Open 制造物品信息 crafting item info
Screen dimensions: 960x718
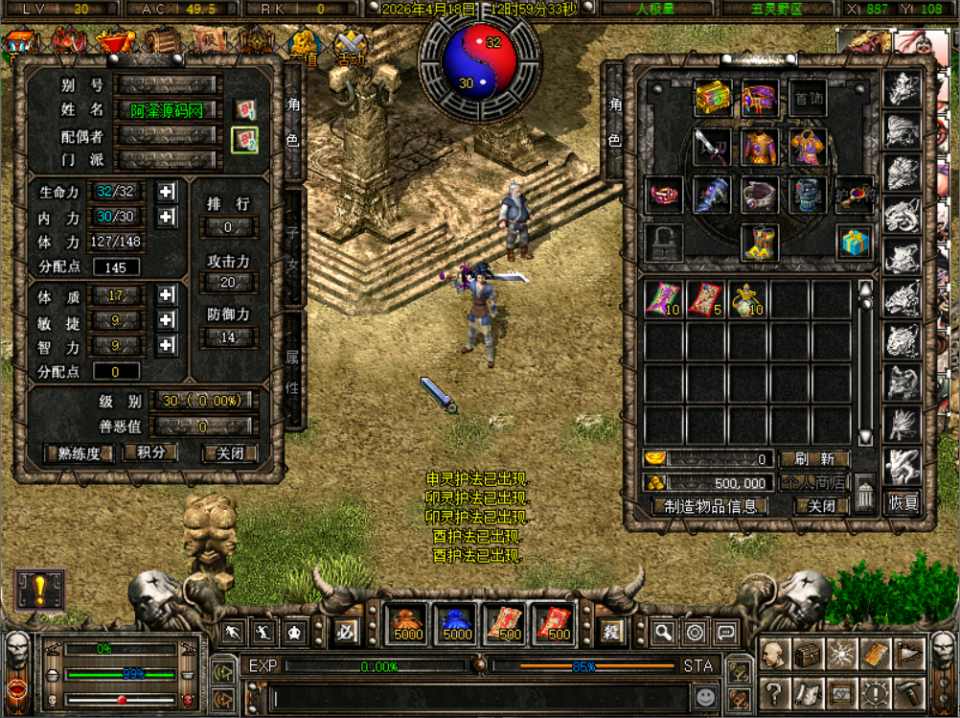(710, 506)
